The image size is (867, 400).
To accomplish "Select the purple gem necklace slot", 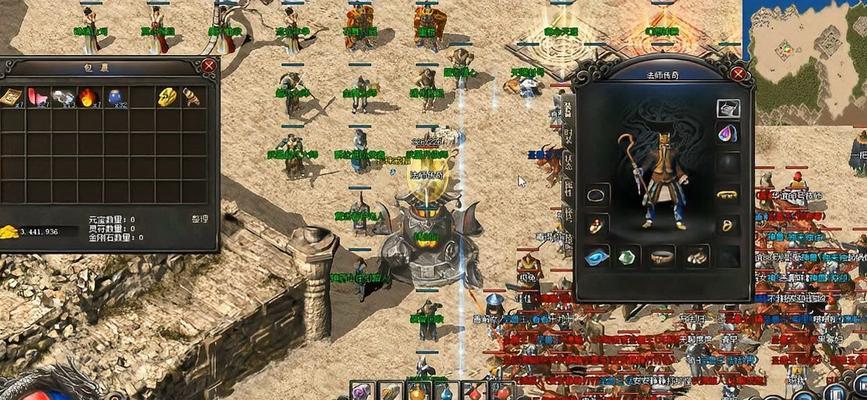I will point(728,133).
